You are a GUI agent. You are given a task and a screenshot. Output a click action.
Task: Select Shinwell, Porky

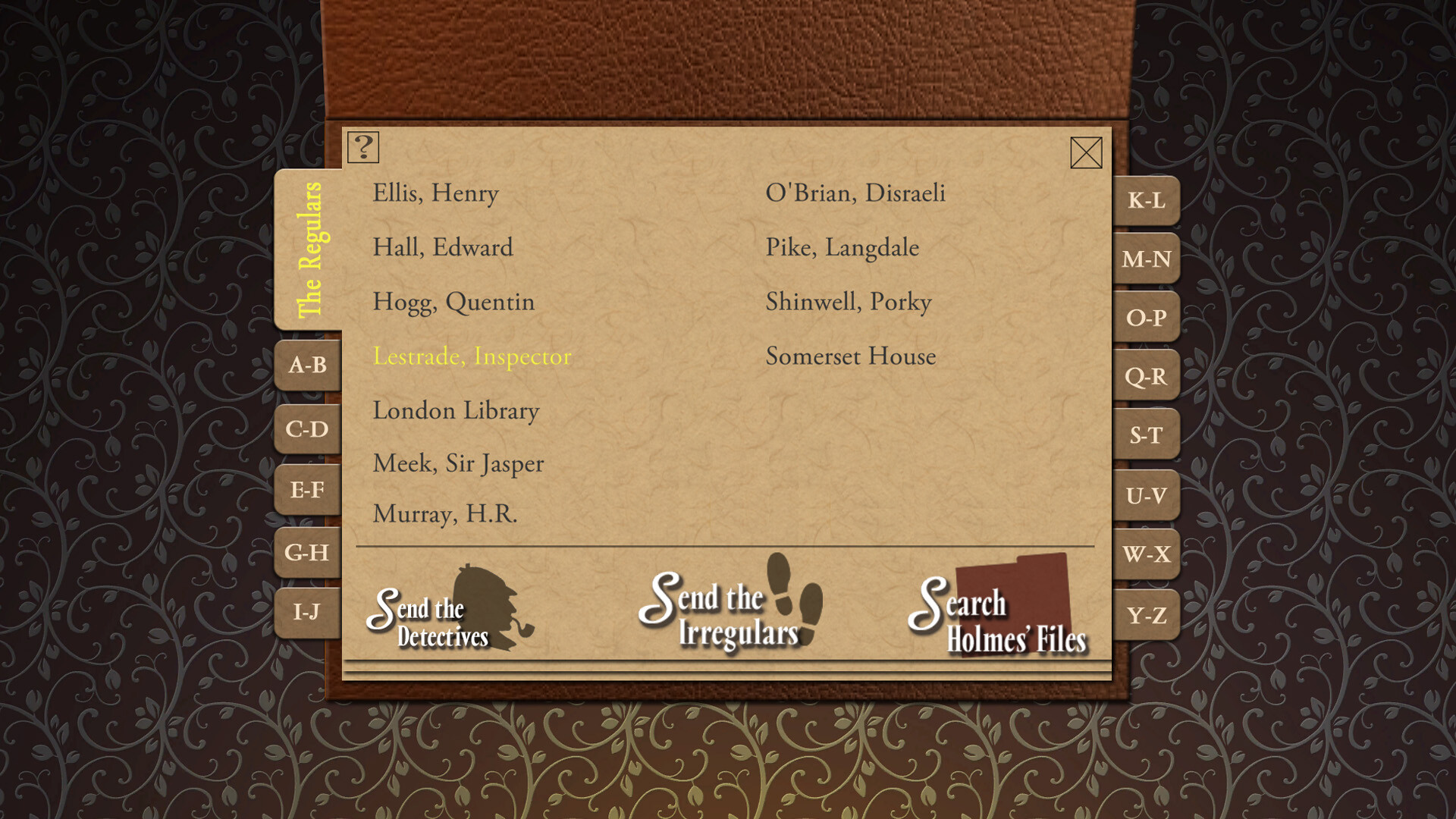(849, 302)
